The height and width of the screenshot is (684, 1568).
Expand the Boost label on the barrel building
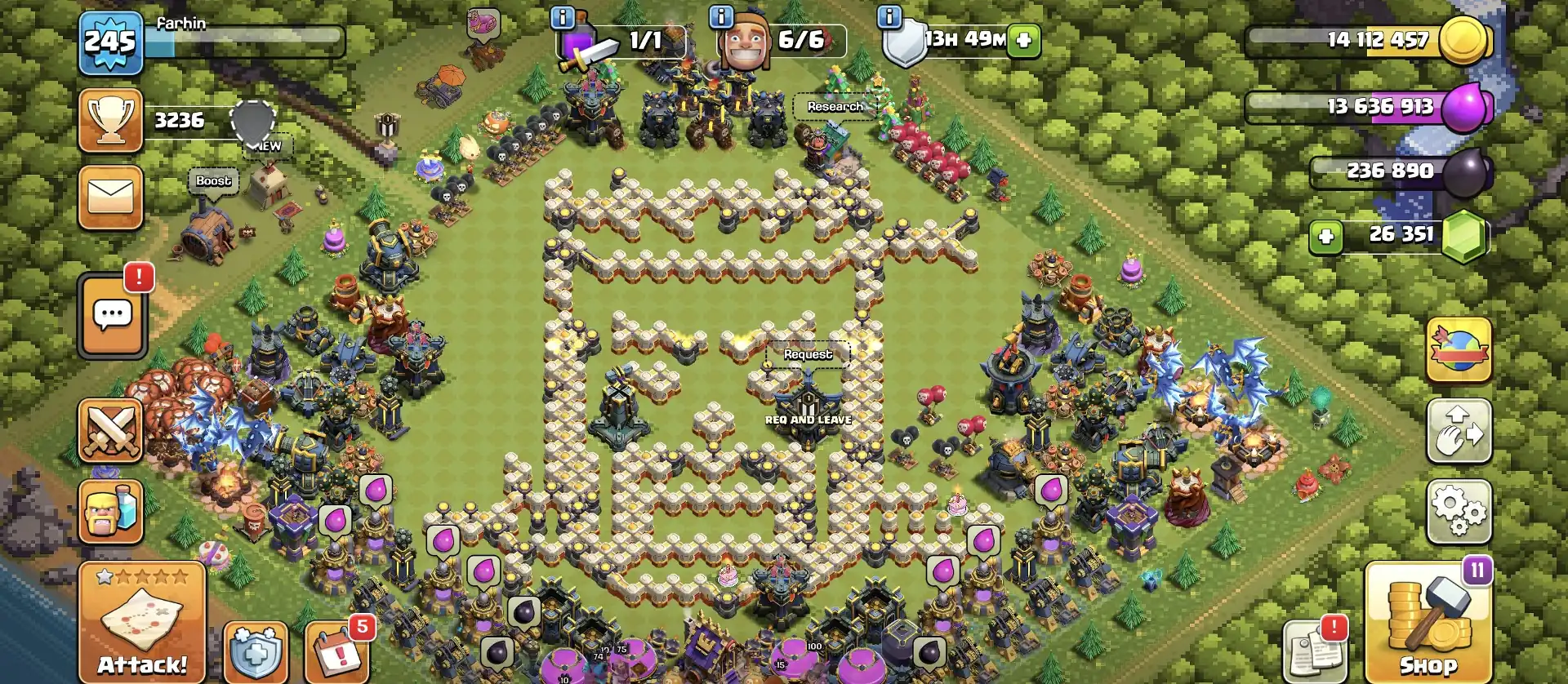click(214, 180)
